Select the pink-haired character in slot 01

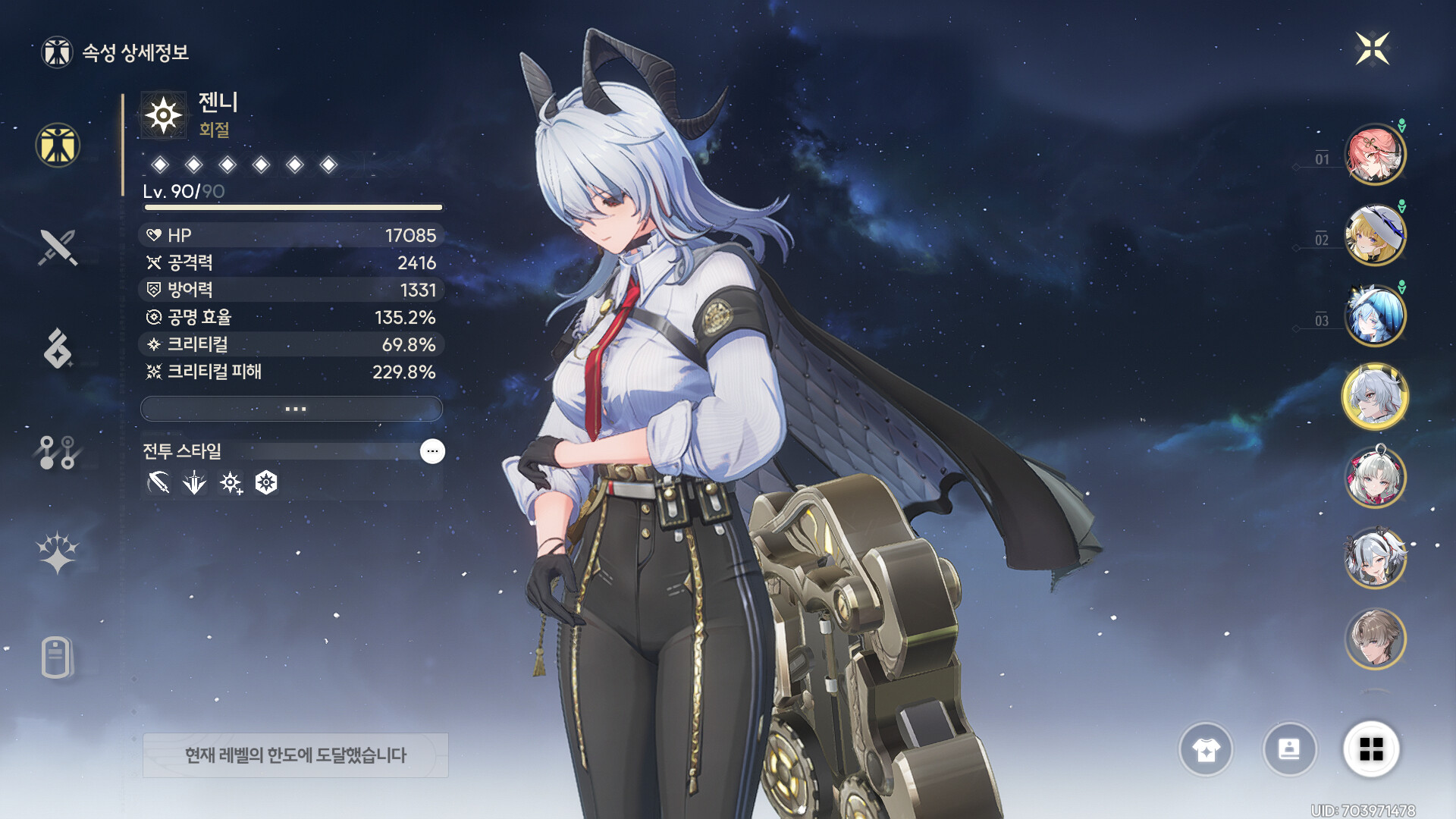pyautogui.click(x=1375, y=155)
